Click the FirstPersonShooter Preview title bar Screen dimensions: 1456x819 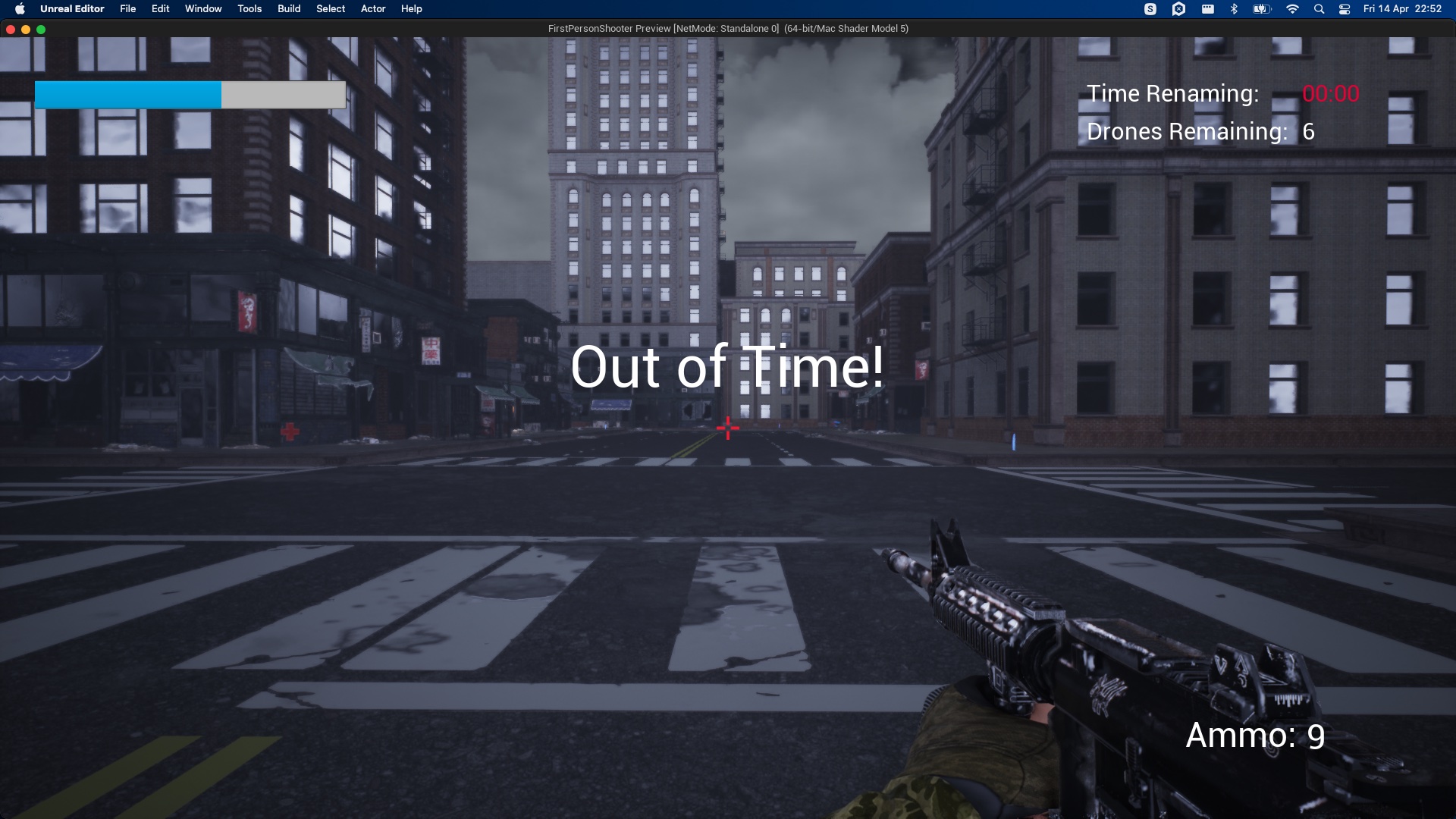pos(727,28)
